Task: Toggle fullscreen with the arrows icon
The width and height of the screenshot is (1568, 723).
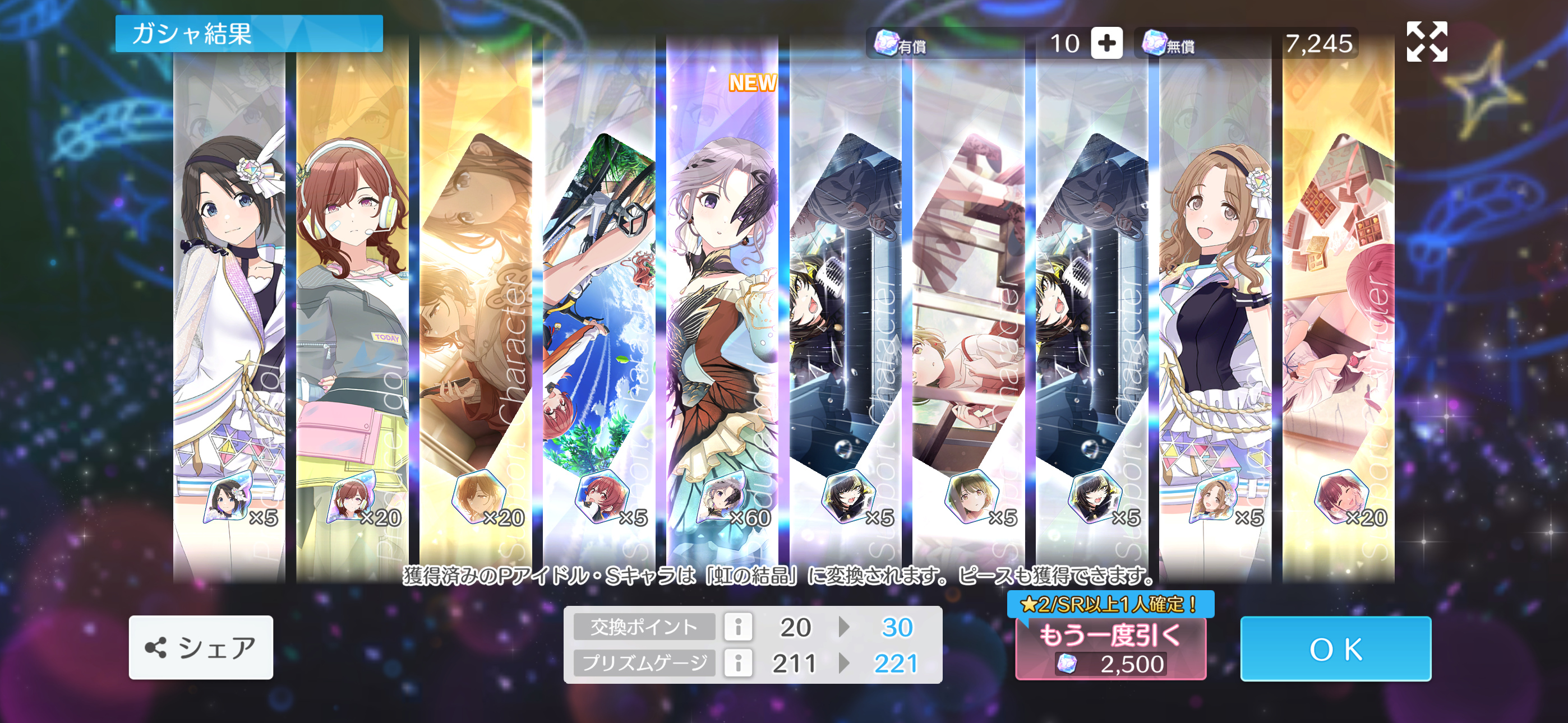Action: [1426, 41]
